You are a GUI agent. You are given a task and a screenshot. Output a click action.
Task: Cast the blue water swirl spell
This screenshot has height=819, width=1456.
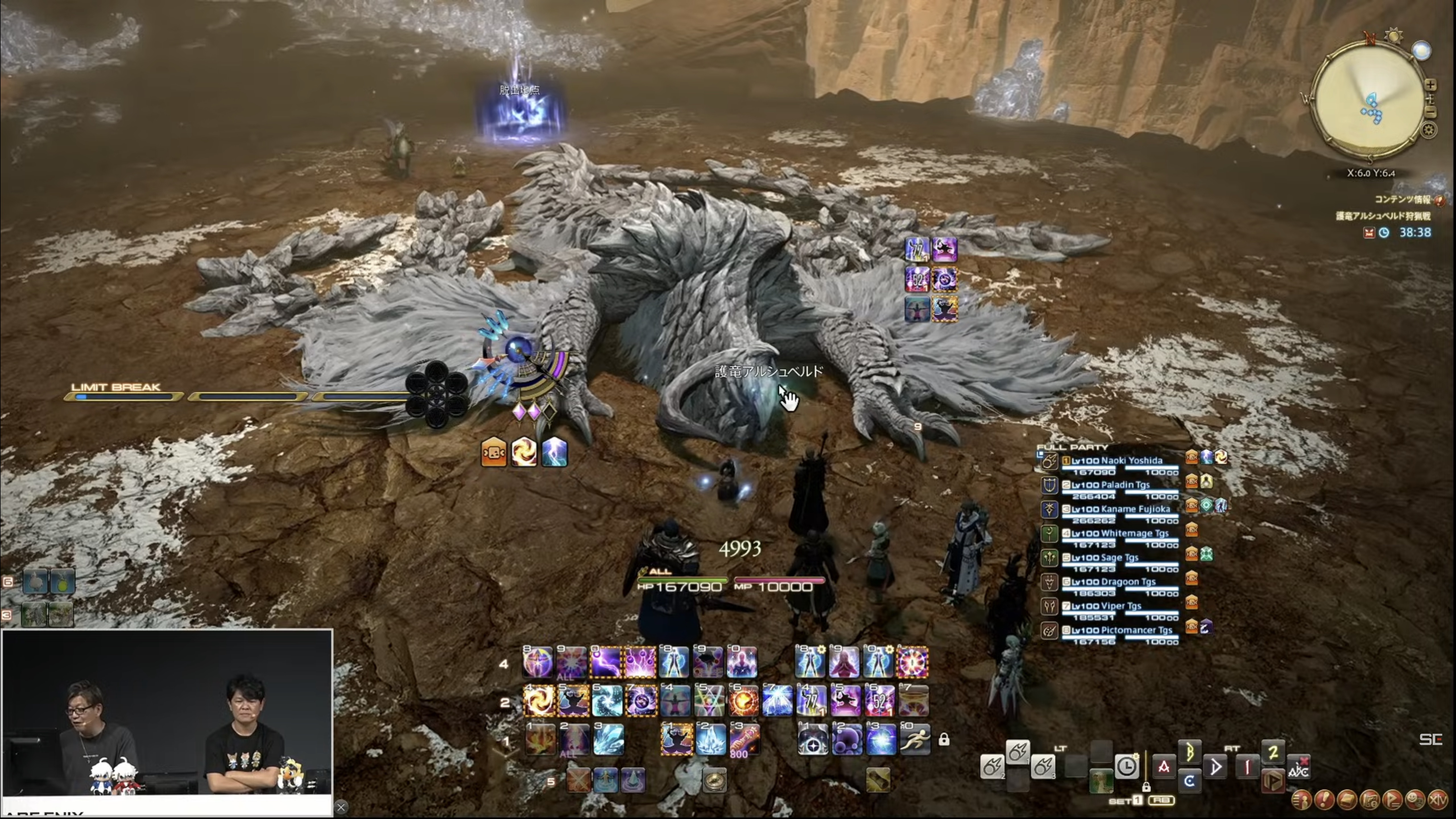click(608, 702)
